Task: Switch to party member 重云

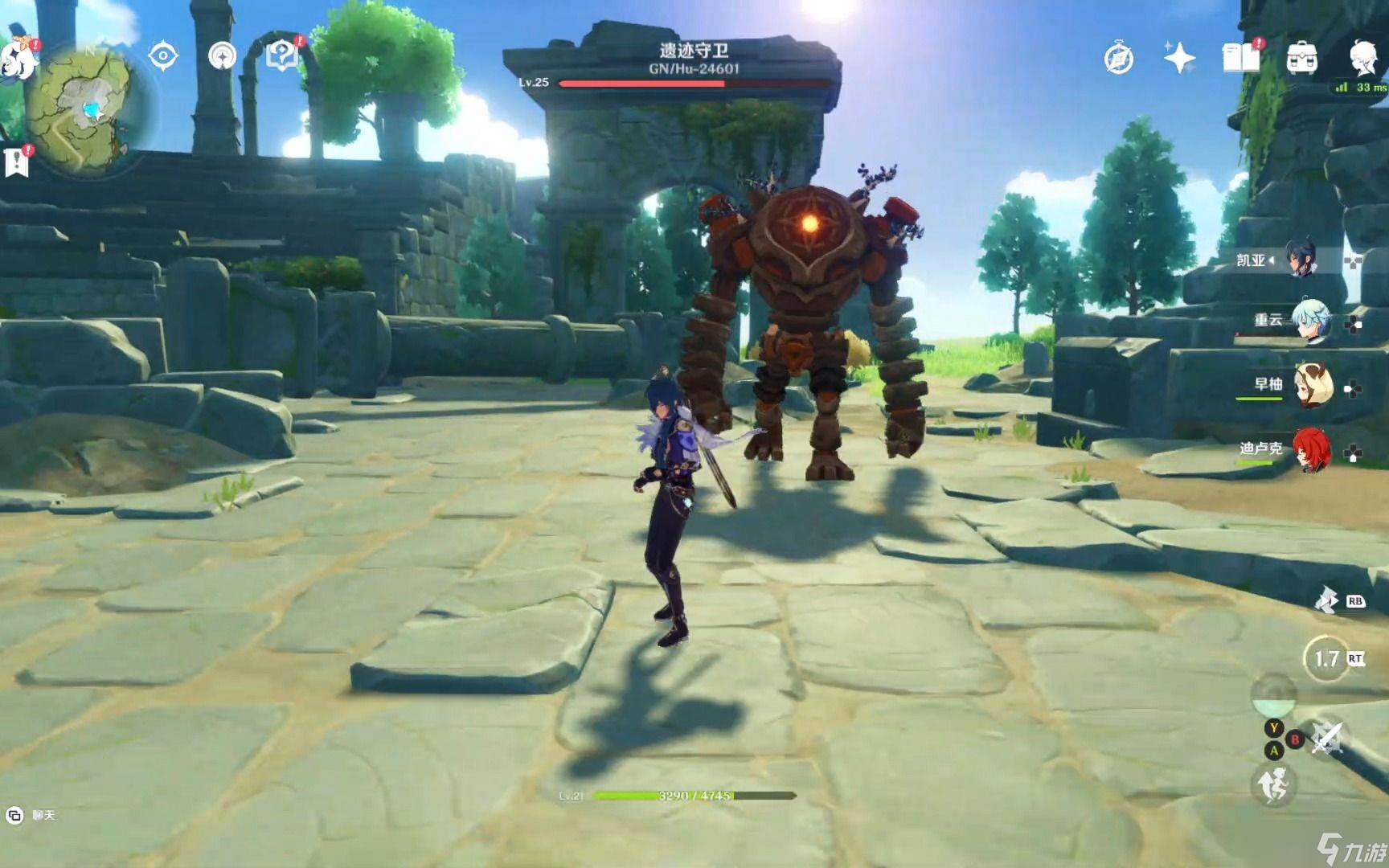Action: (x=1311, y=321)
